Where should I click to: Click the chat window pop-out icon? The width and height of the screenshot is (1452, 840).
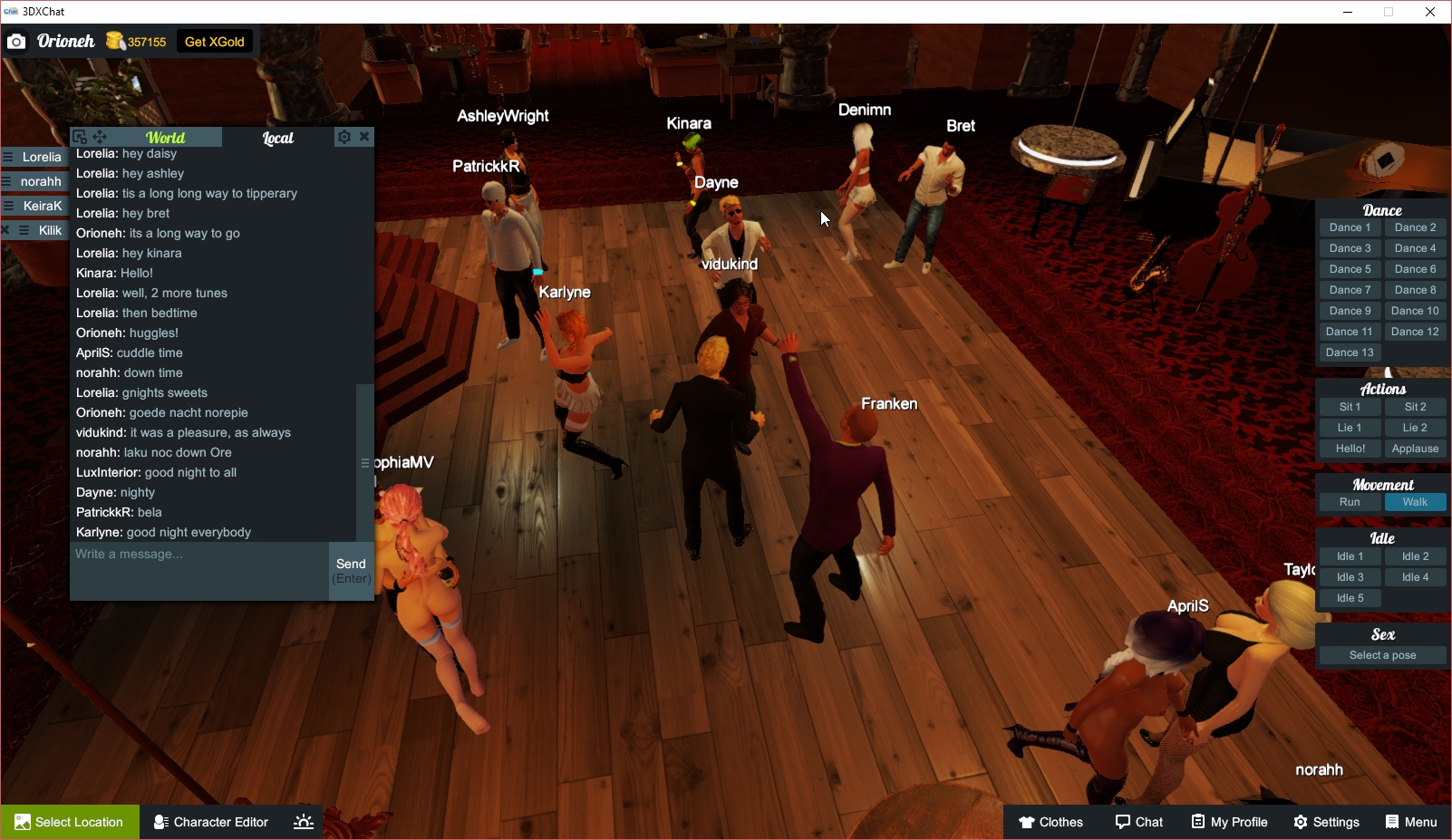[79, 136]
